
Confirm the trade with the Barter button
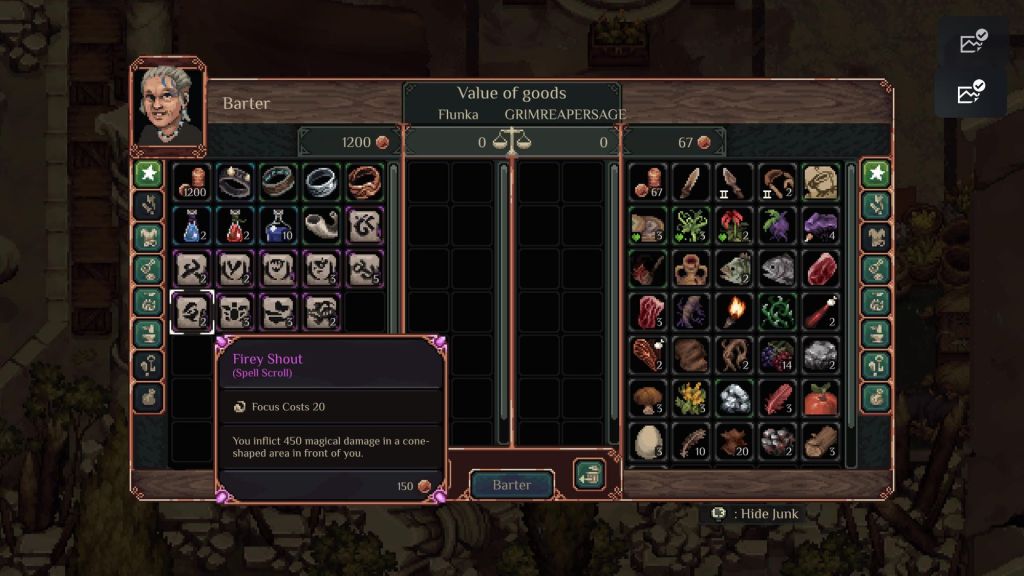pyautogui.click(x=511, y=485)
